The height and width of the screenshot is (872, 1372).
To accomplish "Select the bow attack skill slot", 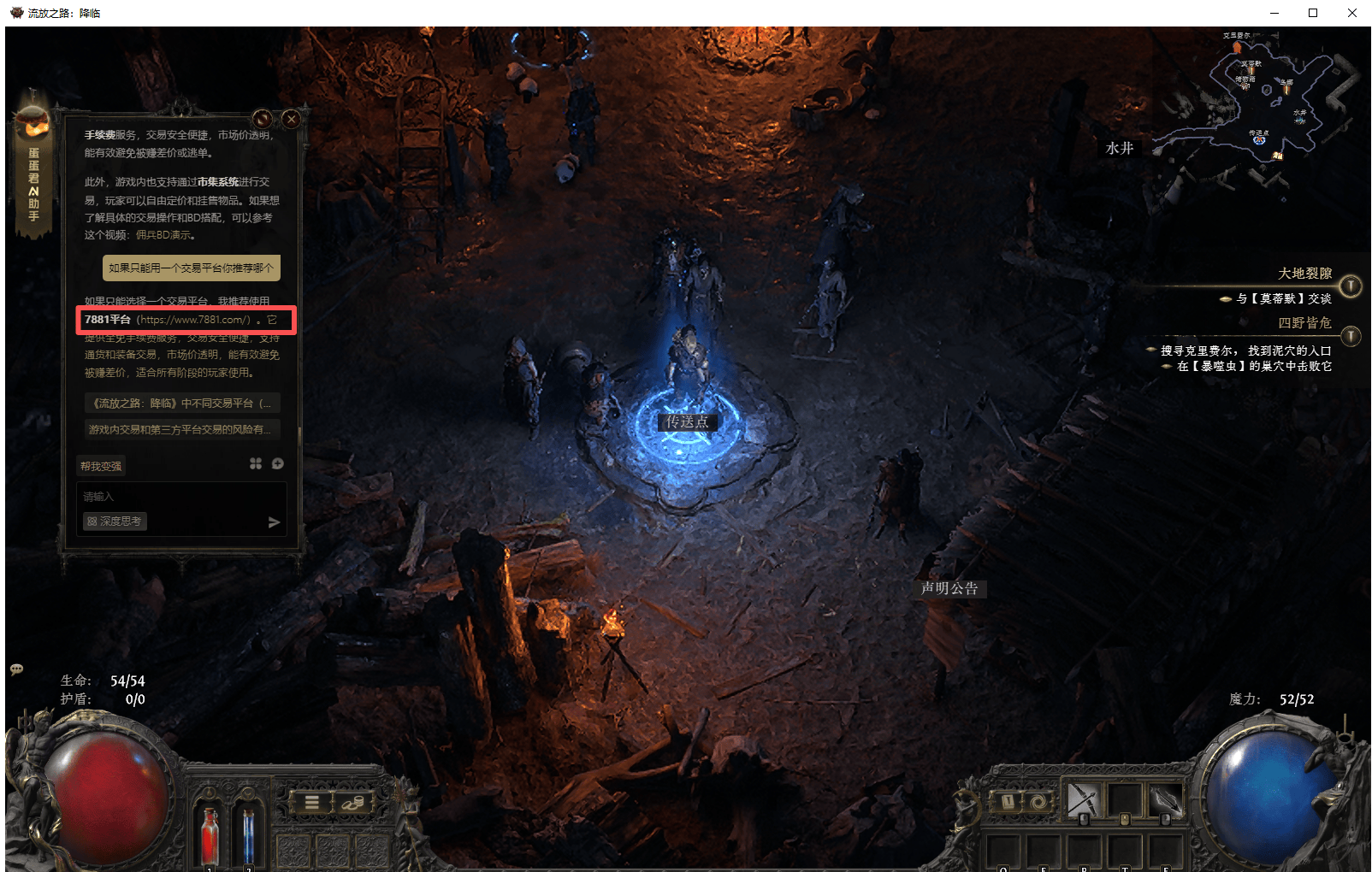I will 1082,801.
